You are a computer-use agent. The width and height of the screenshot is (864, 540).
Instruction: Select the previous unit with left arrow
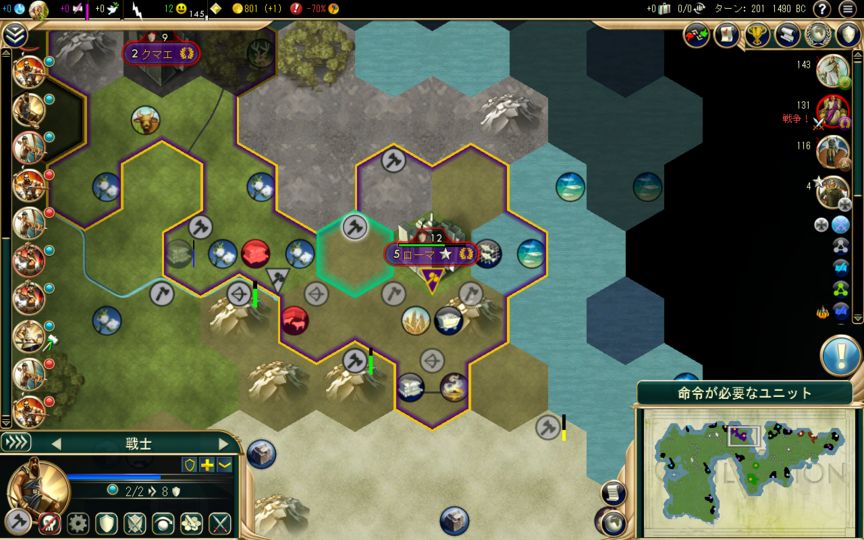click(x=56, y=443)
